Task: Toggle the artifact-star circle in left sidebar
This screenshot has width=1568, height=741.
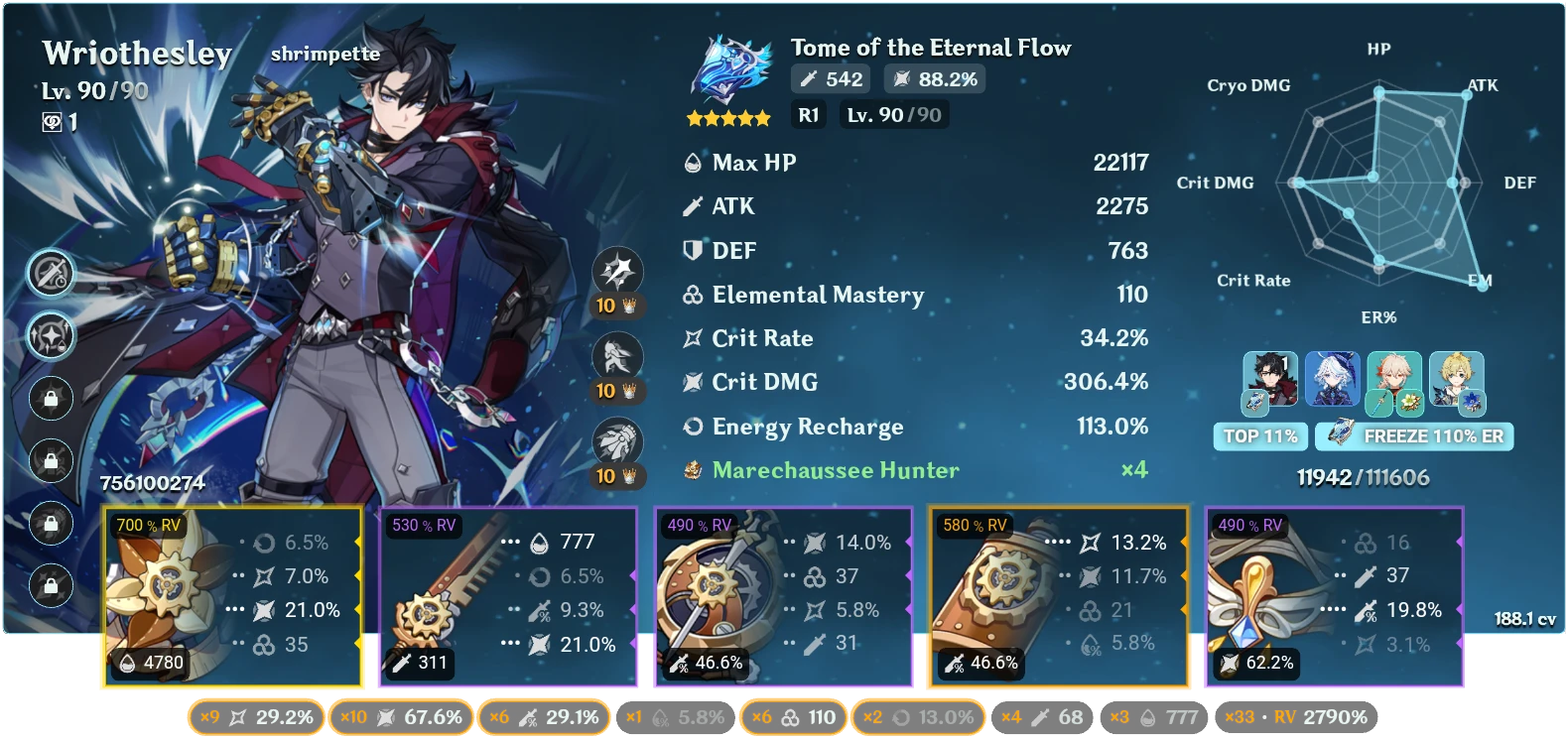Action: [x=51, y=336]
